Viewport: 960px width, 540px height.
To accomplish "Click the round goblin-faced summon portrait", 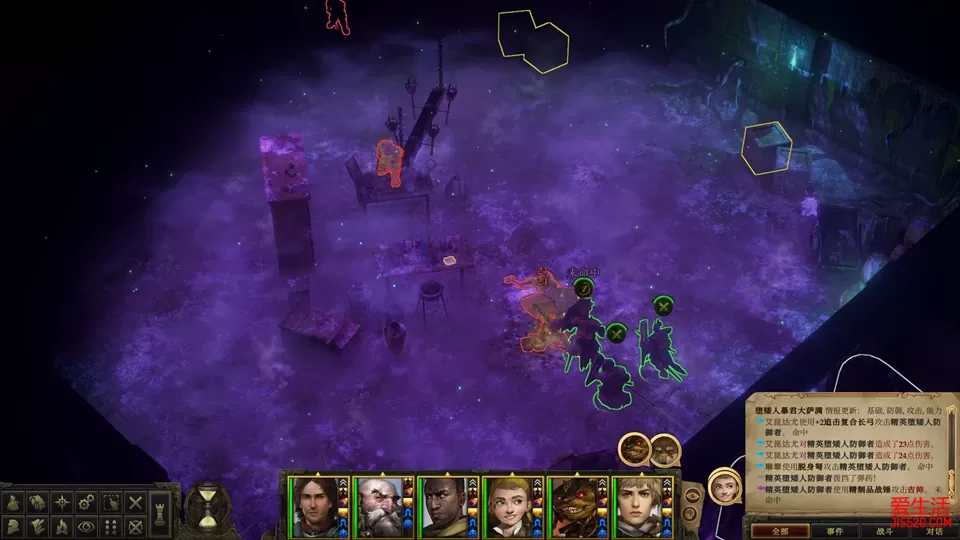I will (634, 451).
